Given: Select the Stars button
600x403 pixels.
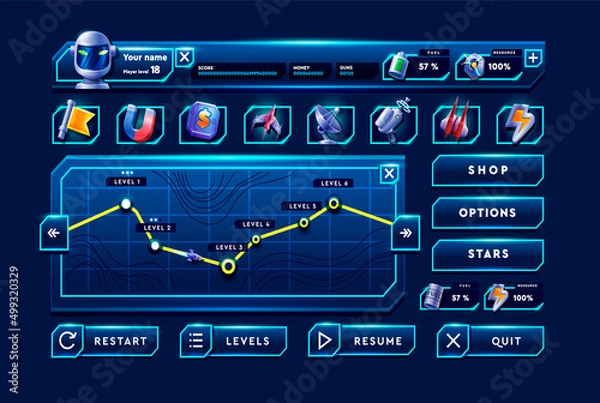Looking at the screenshot, I should coord(488,255).
